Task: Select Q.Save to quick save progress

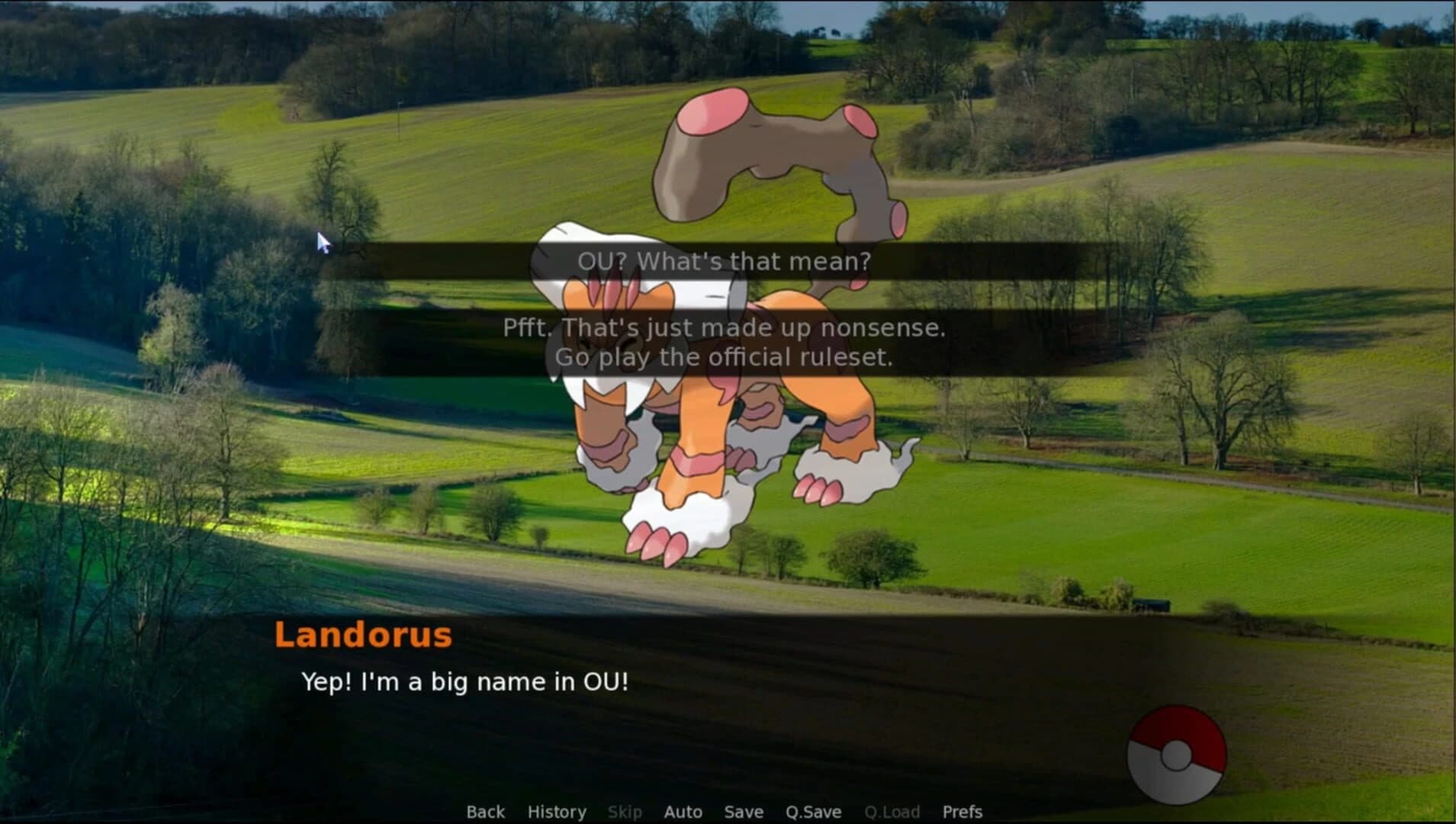Action: coord(812,812)
